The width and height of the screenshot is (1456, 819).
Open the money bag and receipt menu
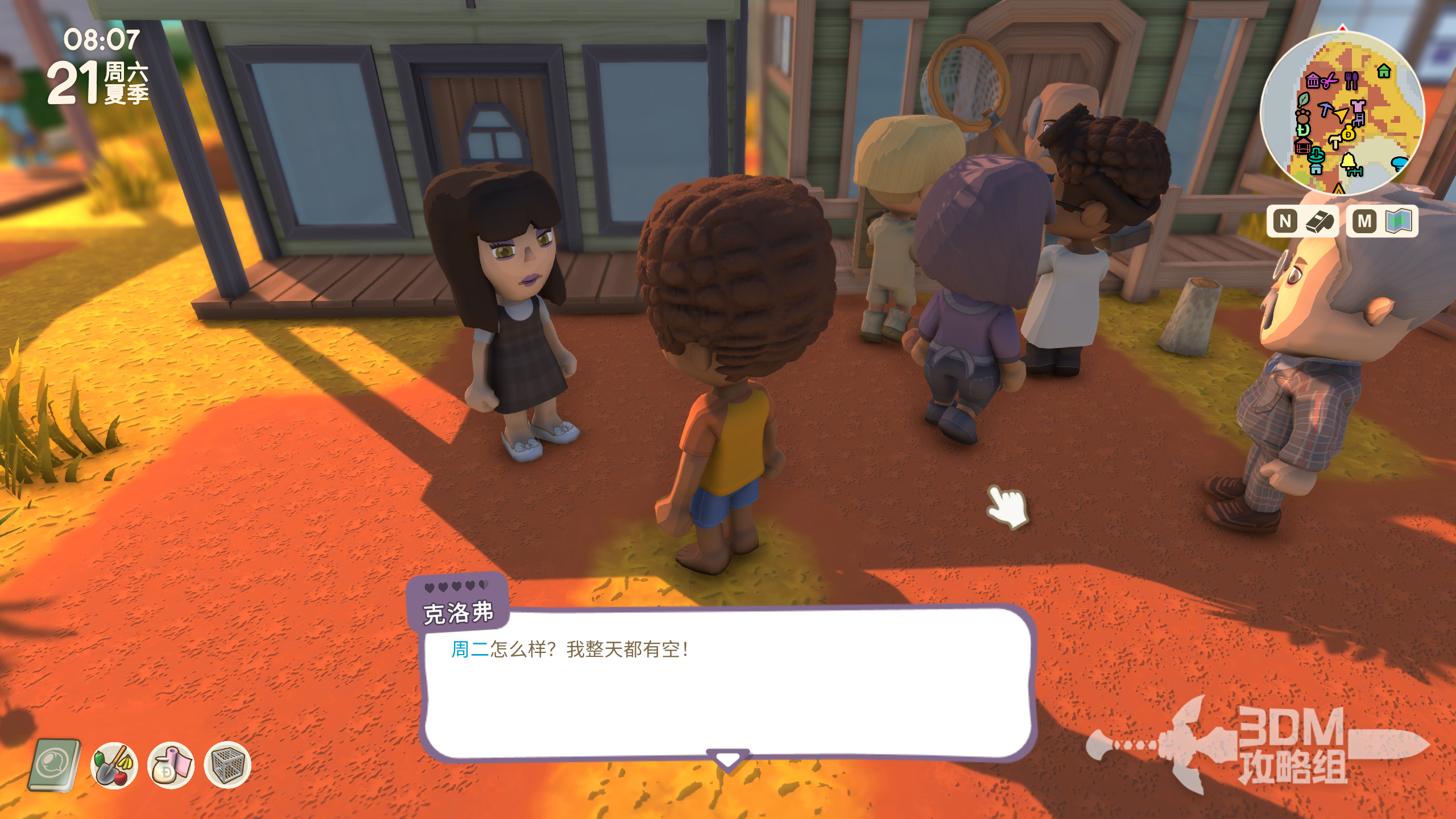(171, 766)
